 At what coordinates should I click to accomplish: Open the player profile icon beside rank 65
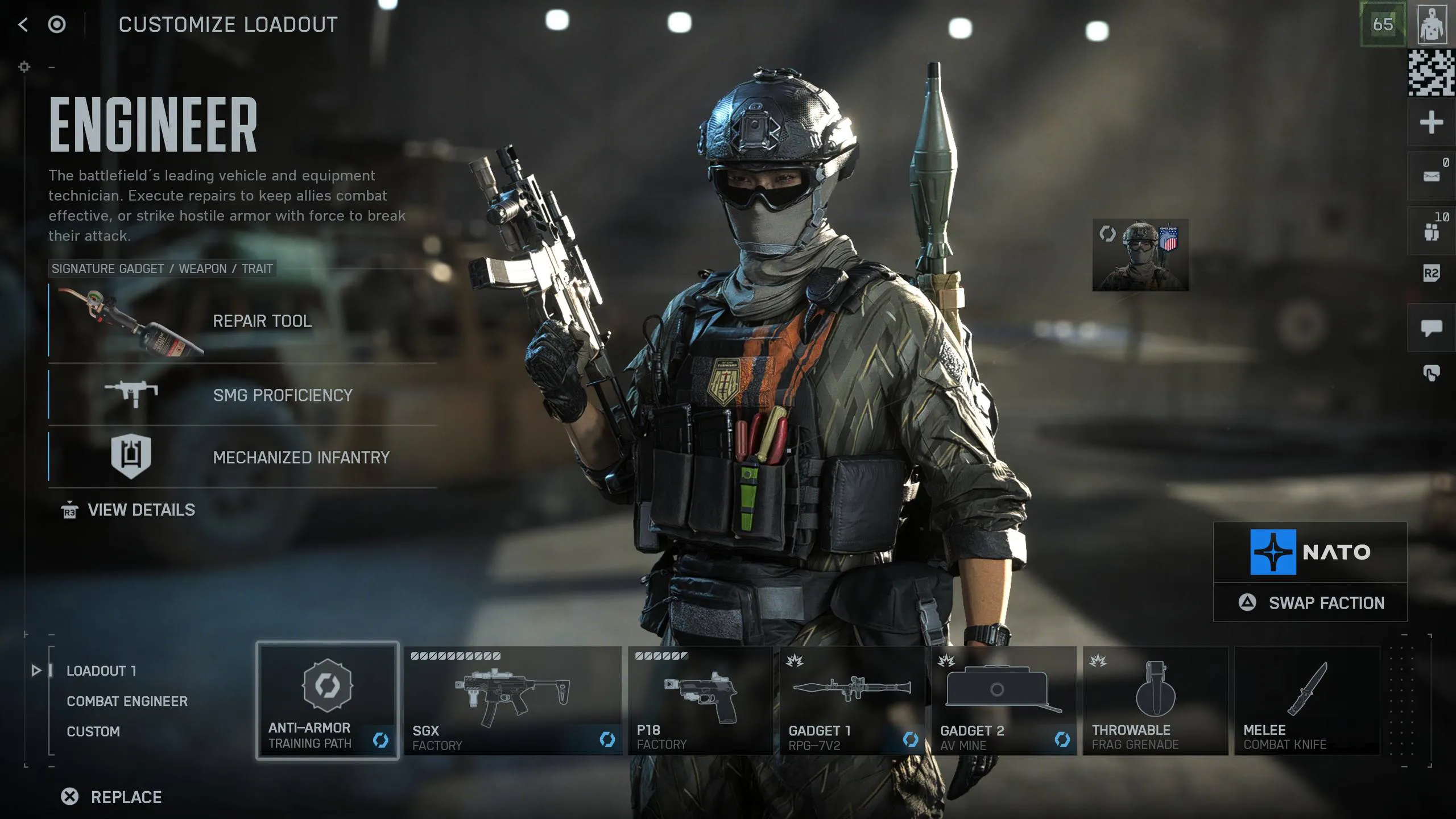pyautogui.click(x=1432, y=24)
